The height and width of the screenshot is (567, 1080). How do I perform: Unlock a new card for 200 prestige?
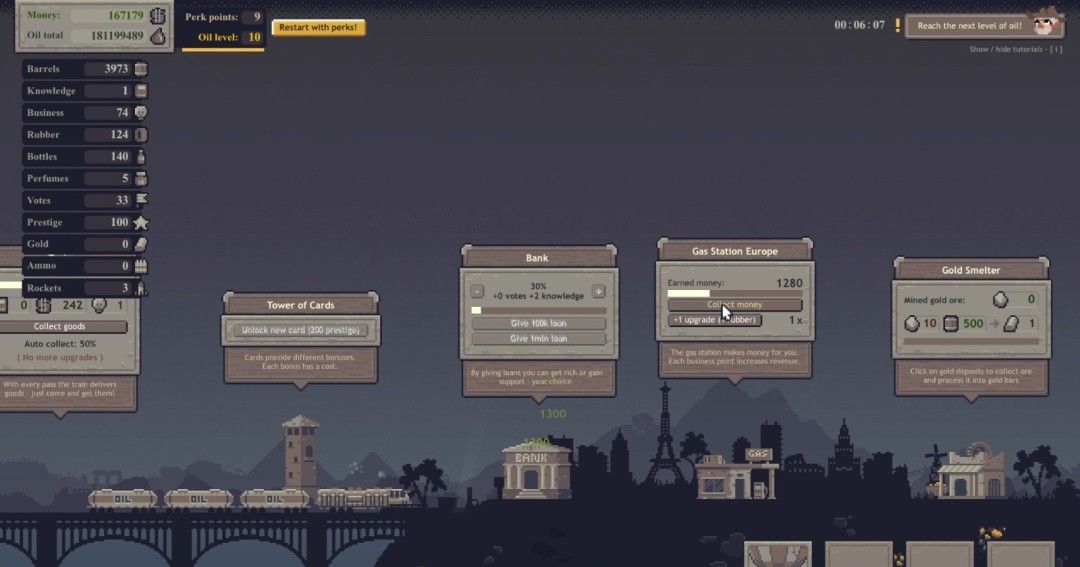(x=300, y=330)
